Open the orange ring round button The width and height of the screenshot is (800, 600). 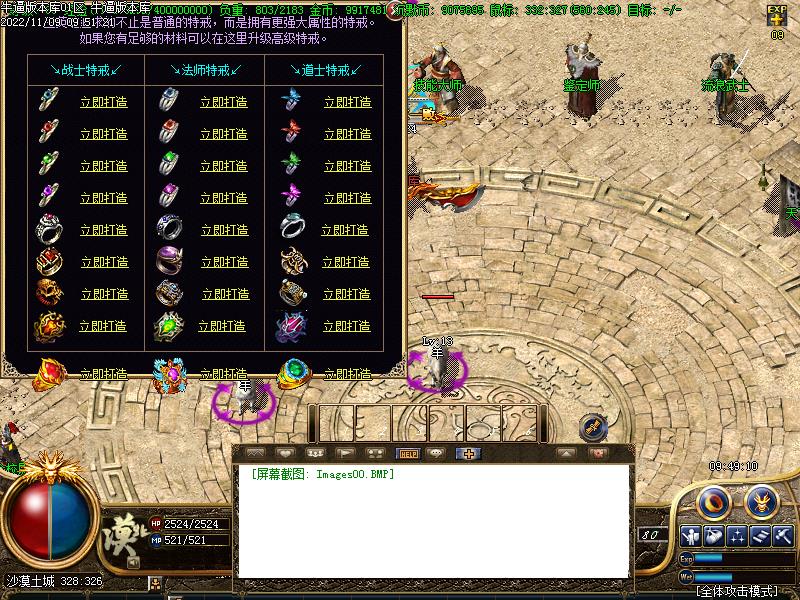pos(712,499)
